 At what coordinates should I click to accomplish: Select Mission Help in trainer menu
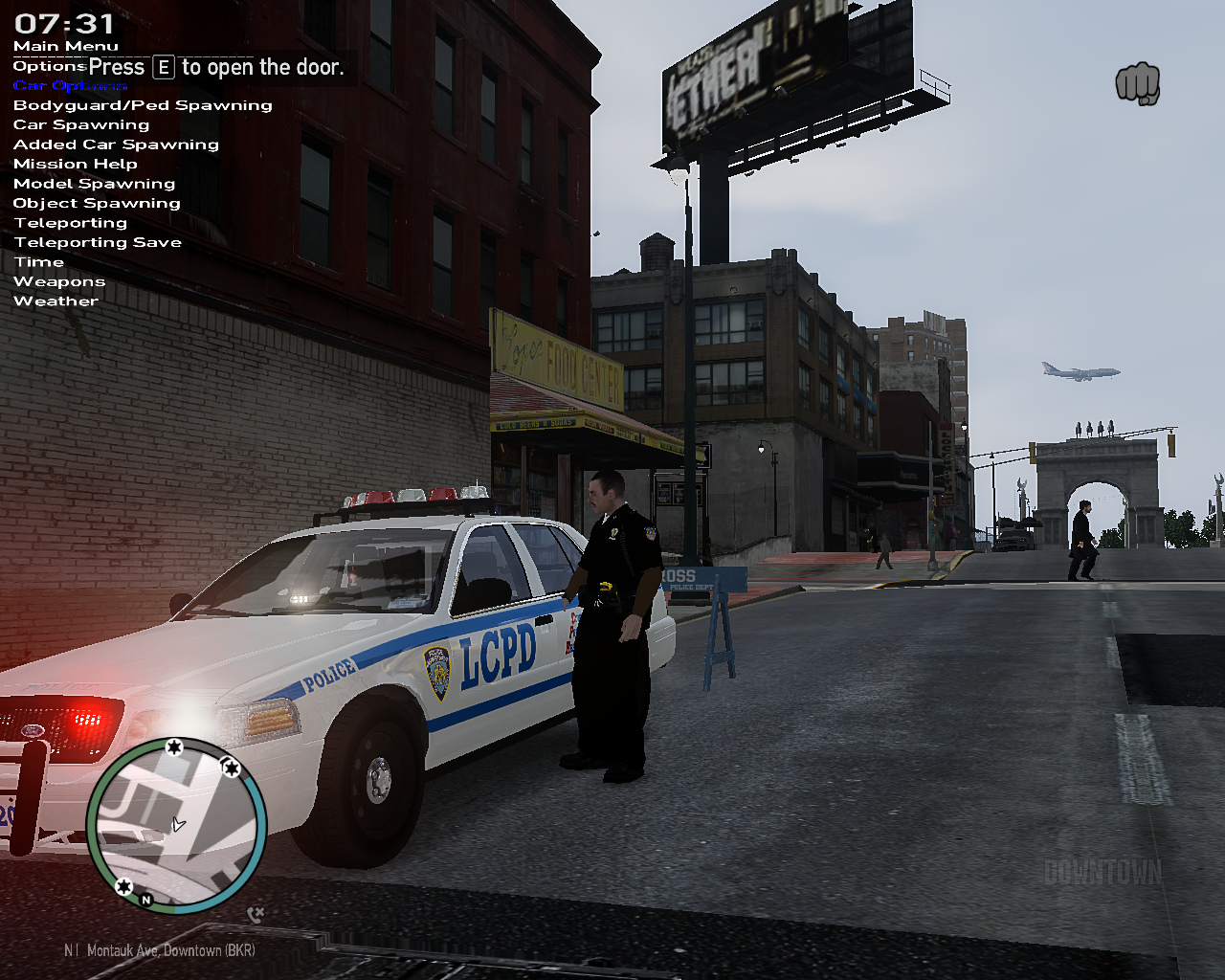coord(76,165)
